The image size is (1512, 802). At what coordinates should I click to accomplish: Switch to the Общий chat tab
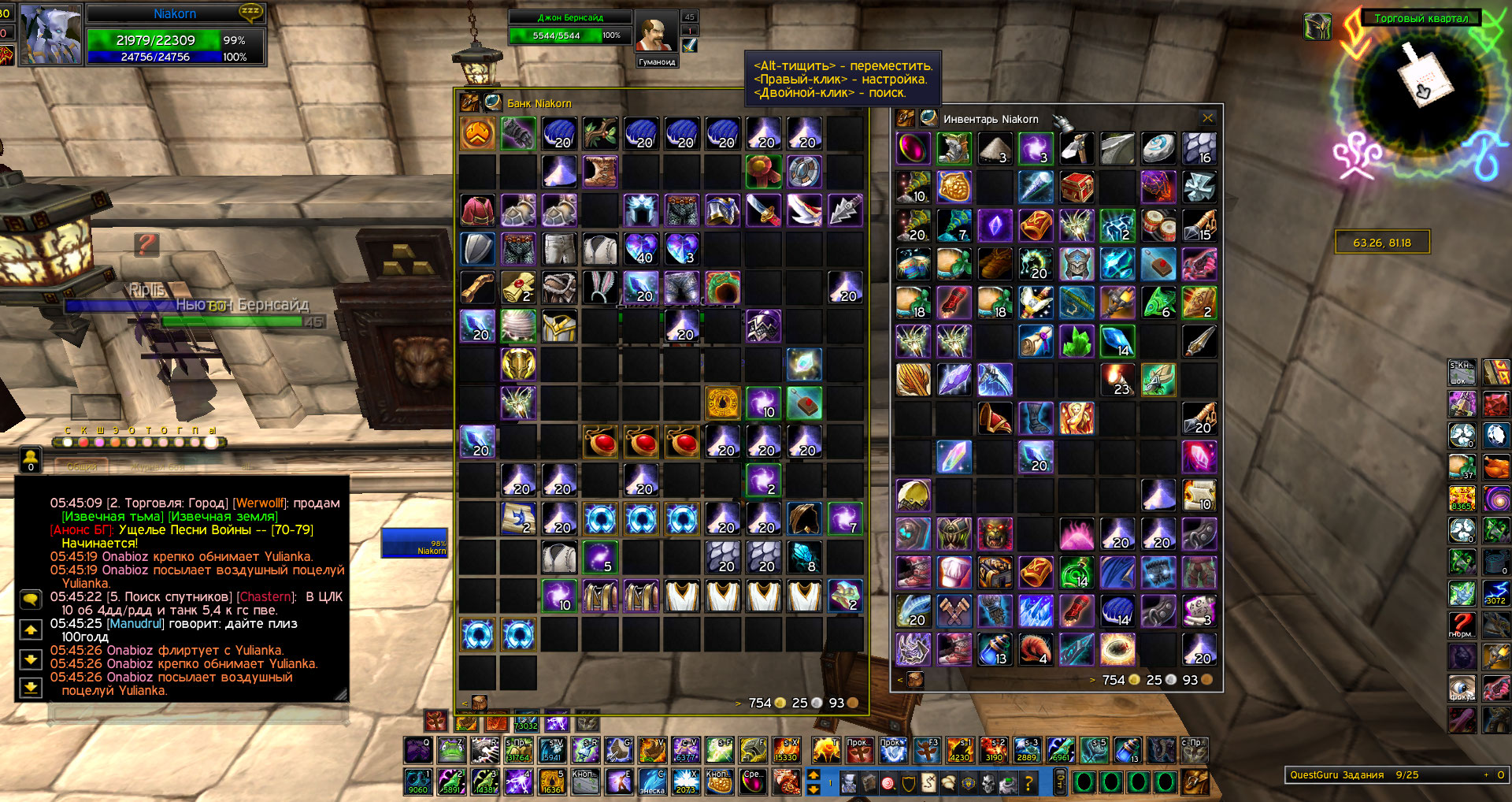(x=81, y=466)
